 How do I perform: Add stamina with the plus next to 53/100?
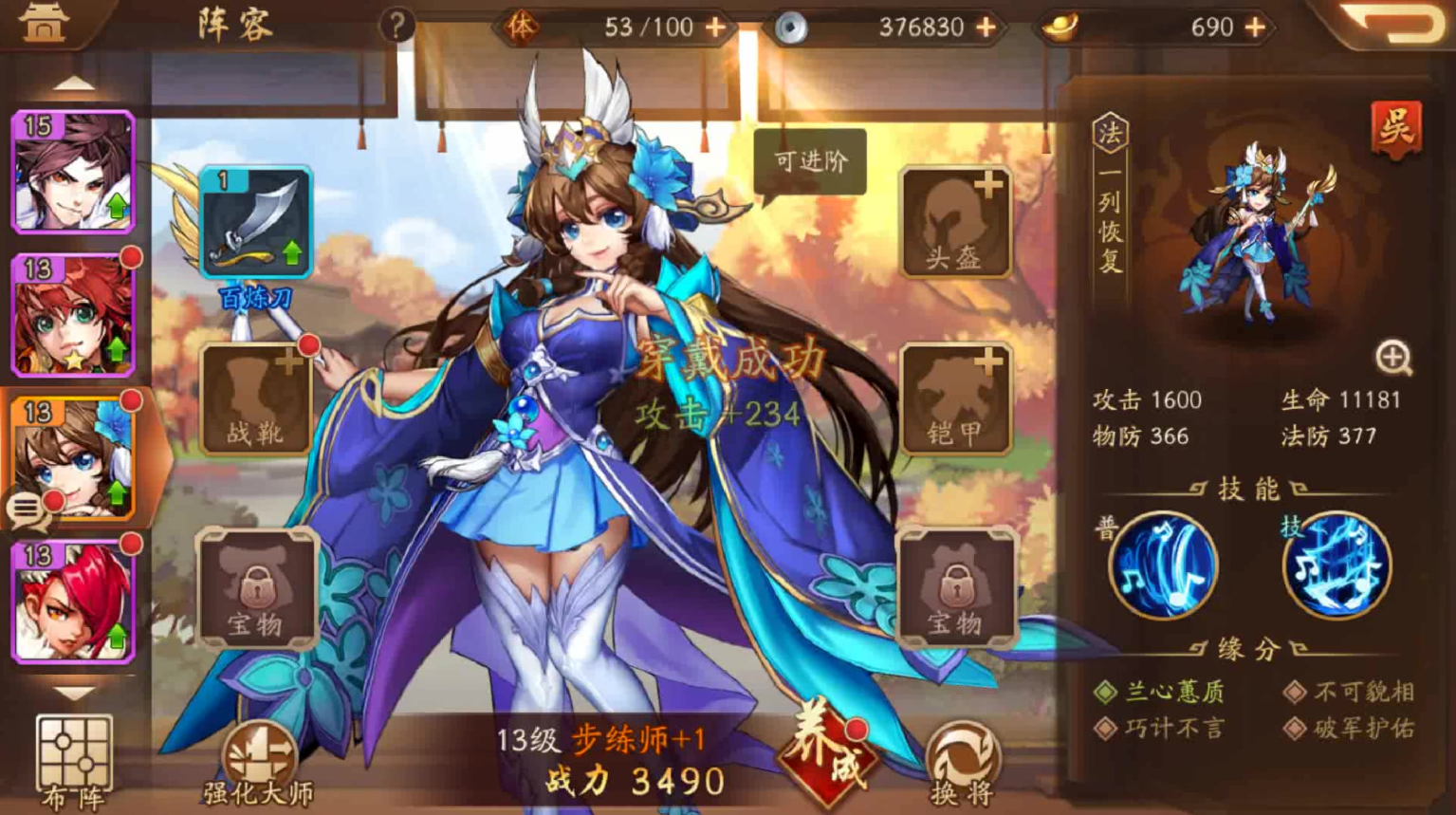[x=712, y=27]
